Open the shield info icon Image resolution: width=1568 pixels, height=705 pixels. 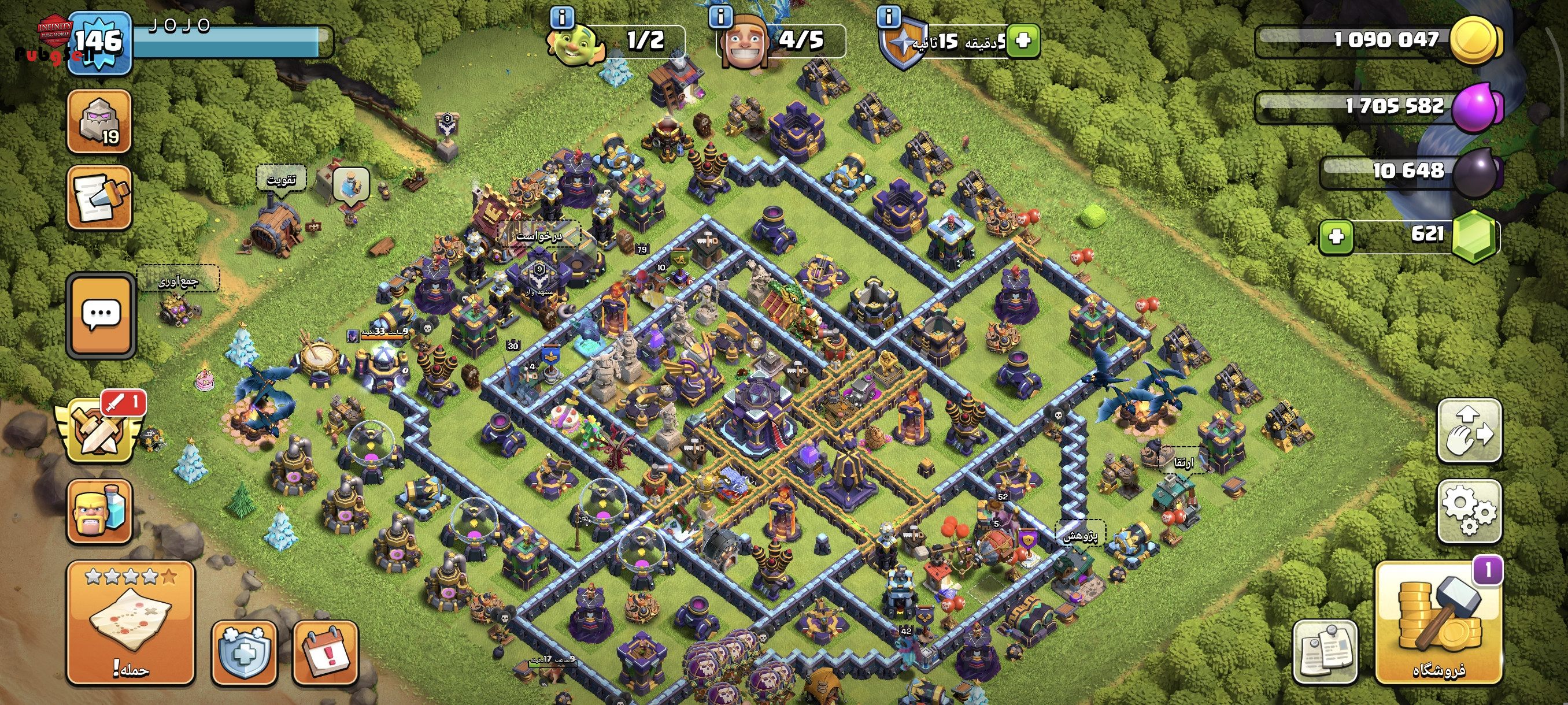point(889,16)
